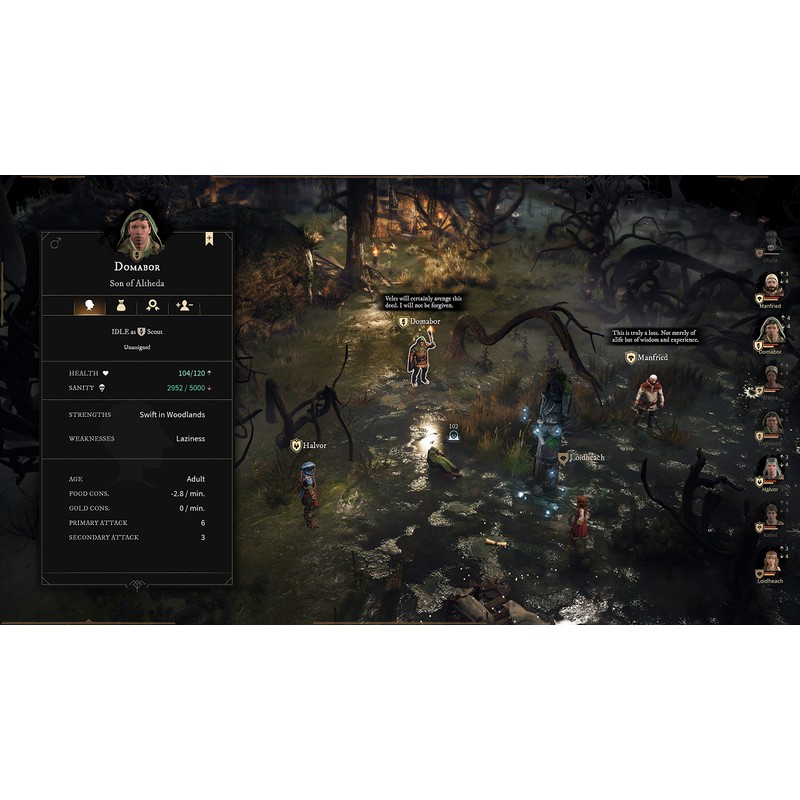Click the Scout shield role icon
Screen dimensions: 800x800
click(x=142, y=330)
